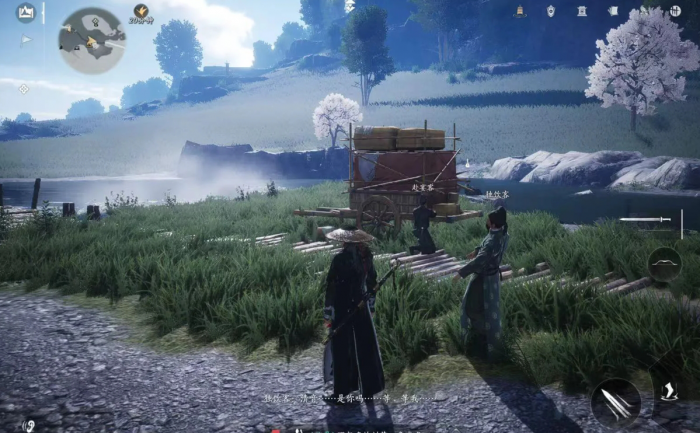The width and height of the screenshot is (700, 433).
Task: Click the crown icon beside the minimap
Action: [x=26, y=12]
